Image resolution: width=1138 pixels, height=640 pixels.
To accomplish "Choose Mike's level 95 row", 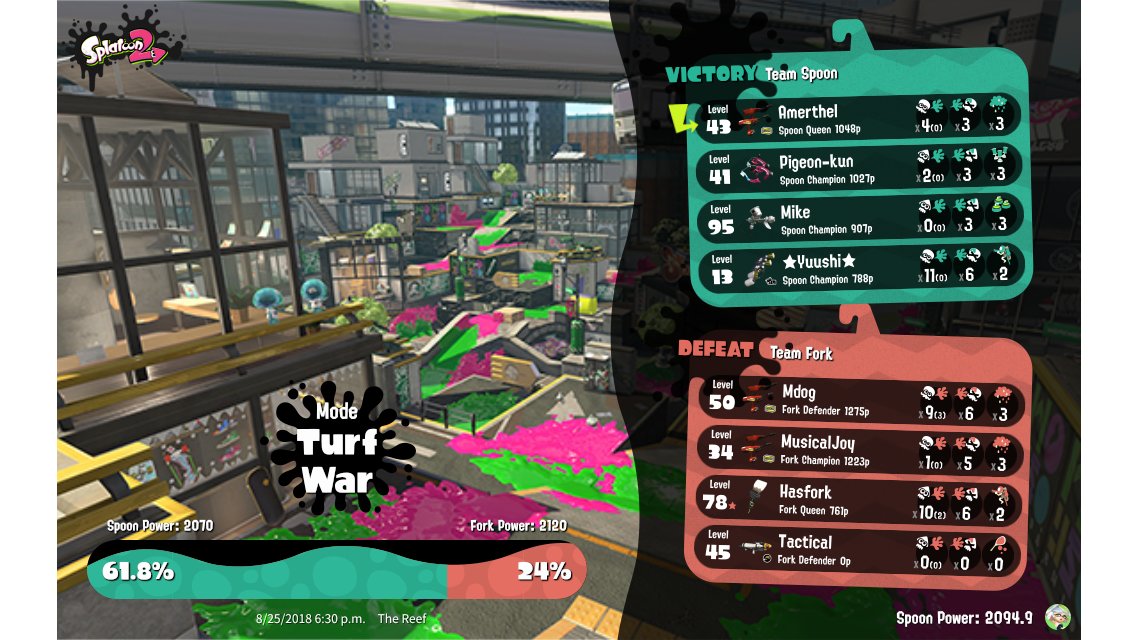I will 860,218.
